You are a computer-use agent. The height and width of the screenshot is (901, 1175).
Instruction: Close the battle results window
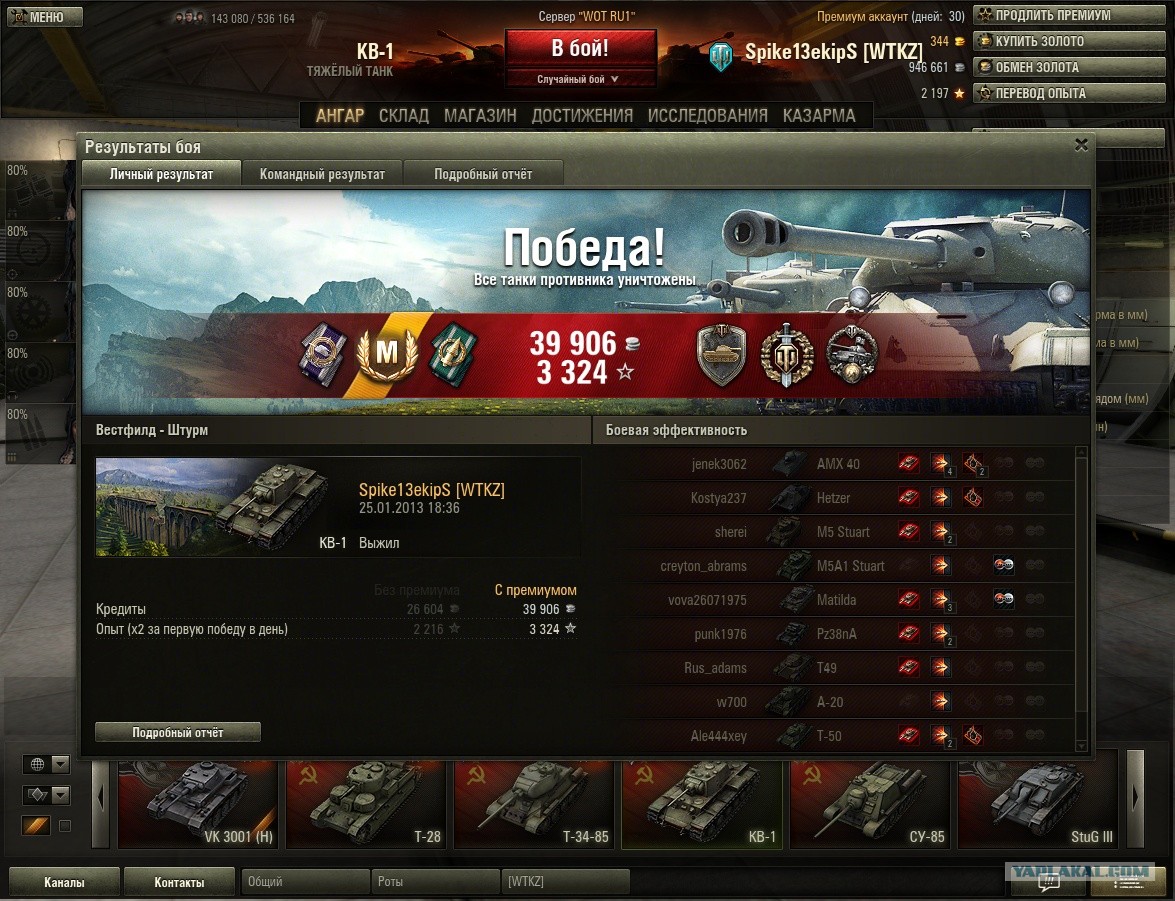point(1081,145)
